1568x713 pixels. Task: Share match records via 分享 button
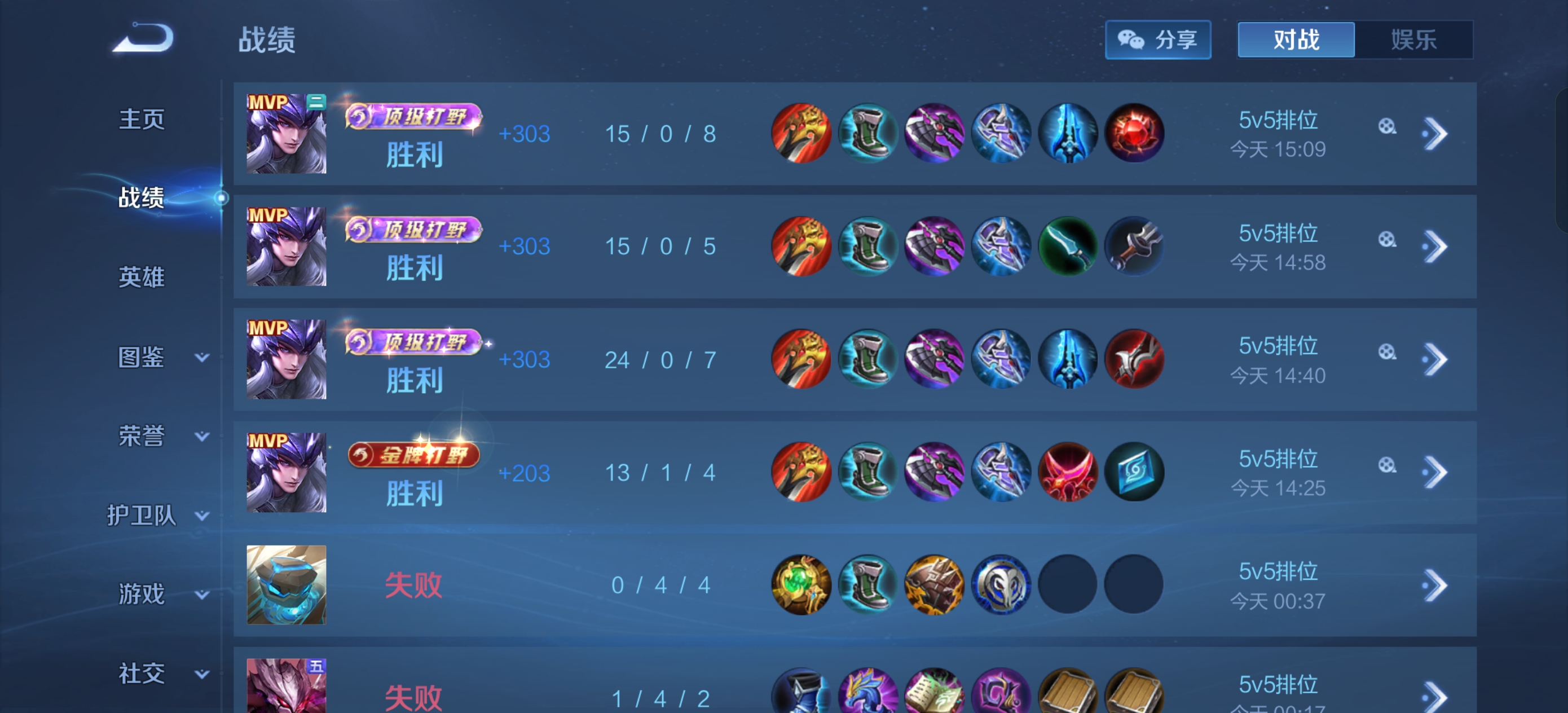1157,40
